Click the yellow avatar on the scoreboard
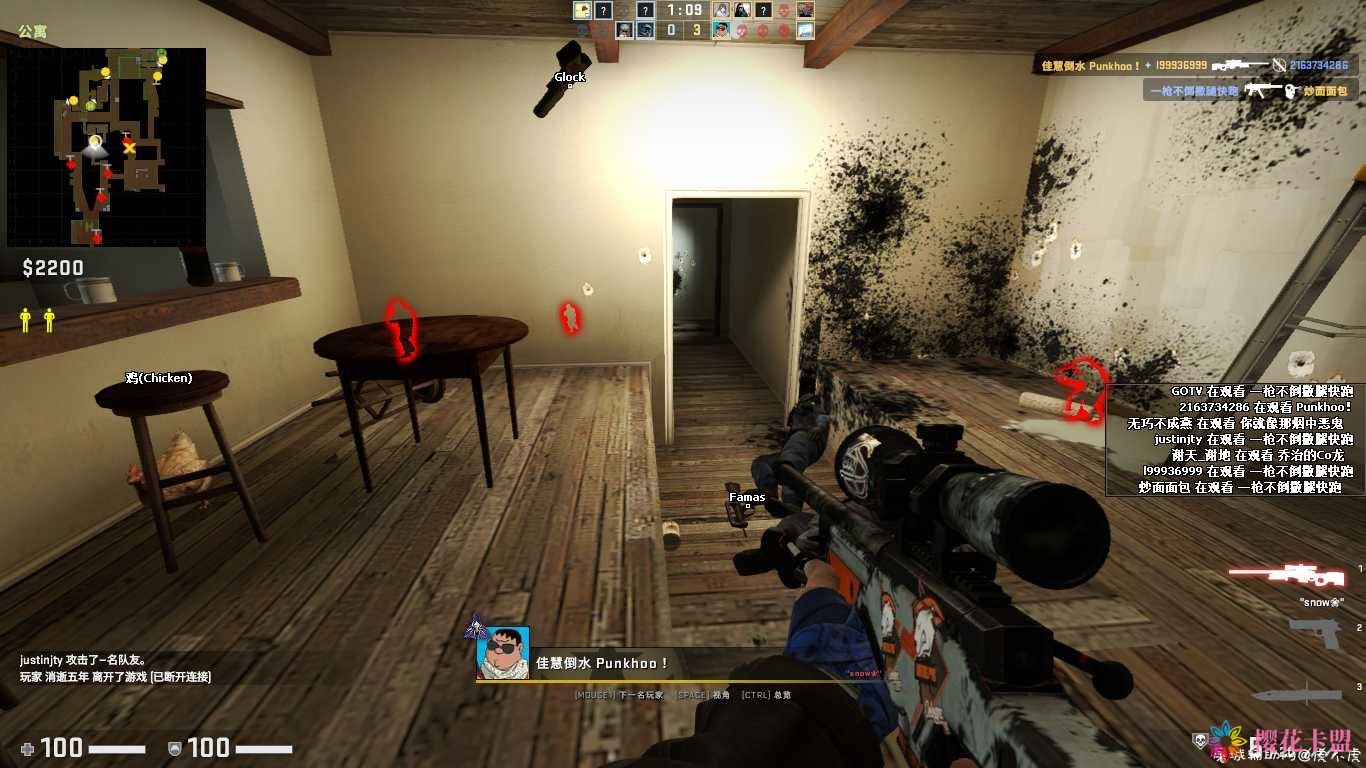Image resolution: width=1366 pixels, height=768 pixels. [581, 10]
